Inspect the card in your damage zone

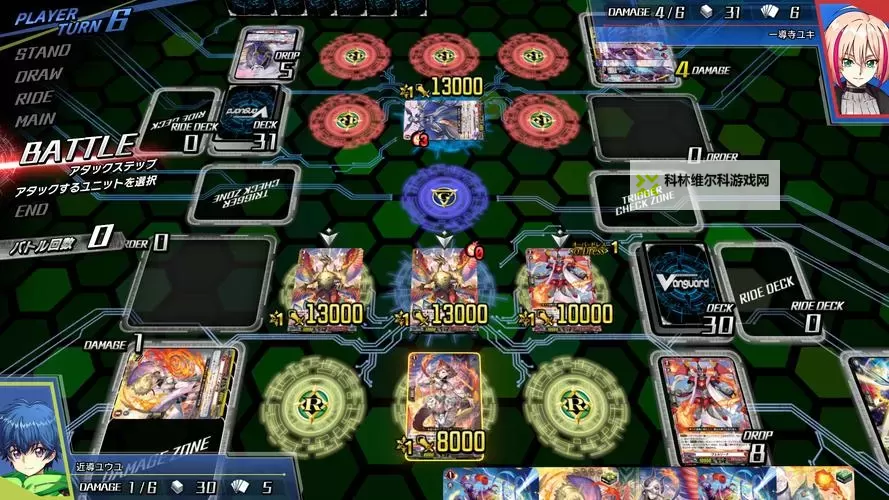(172, 393)
